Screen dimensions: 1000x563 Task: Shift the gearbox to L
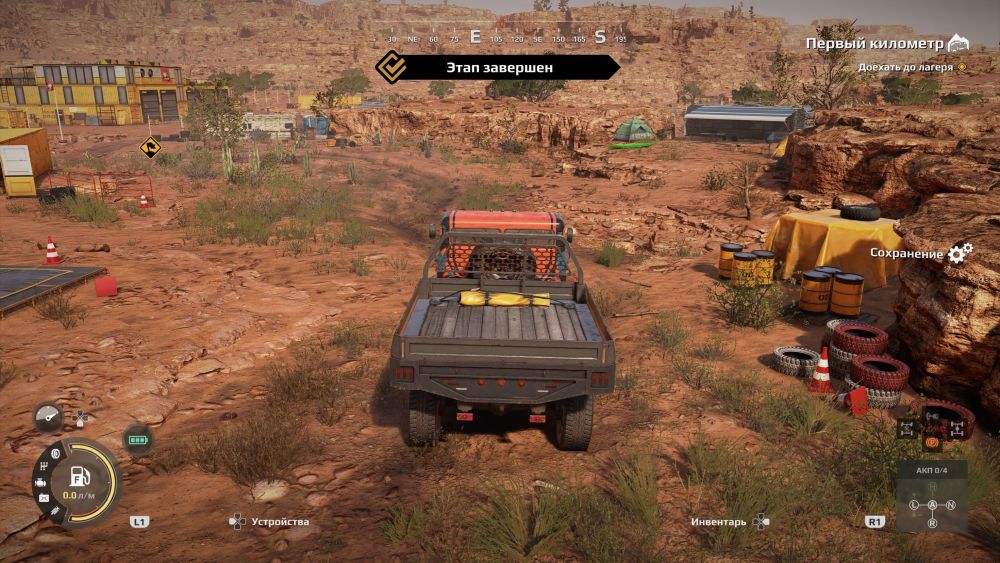914,505
